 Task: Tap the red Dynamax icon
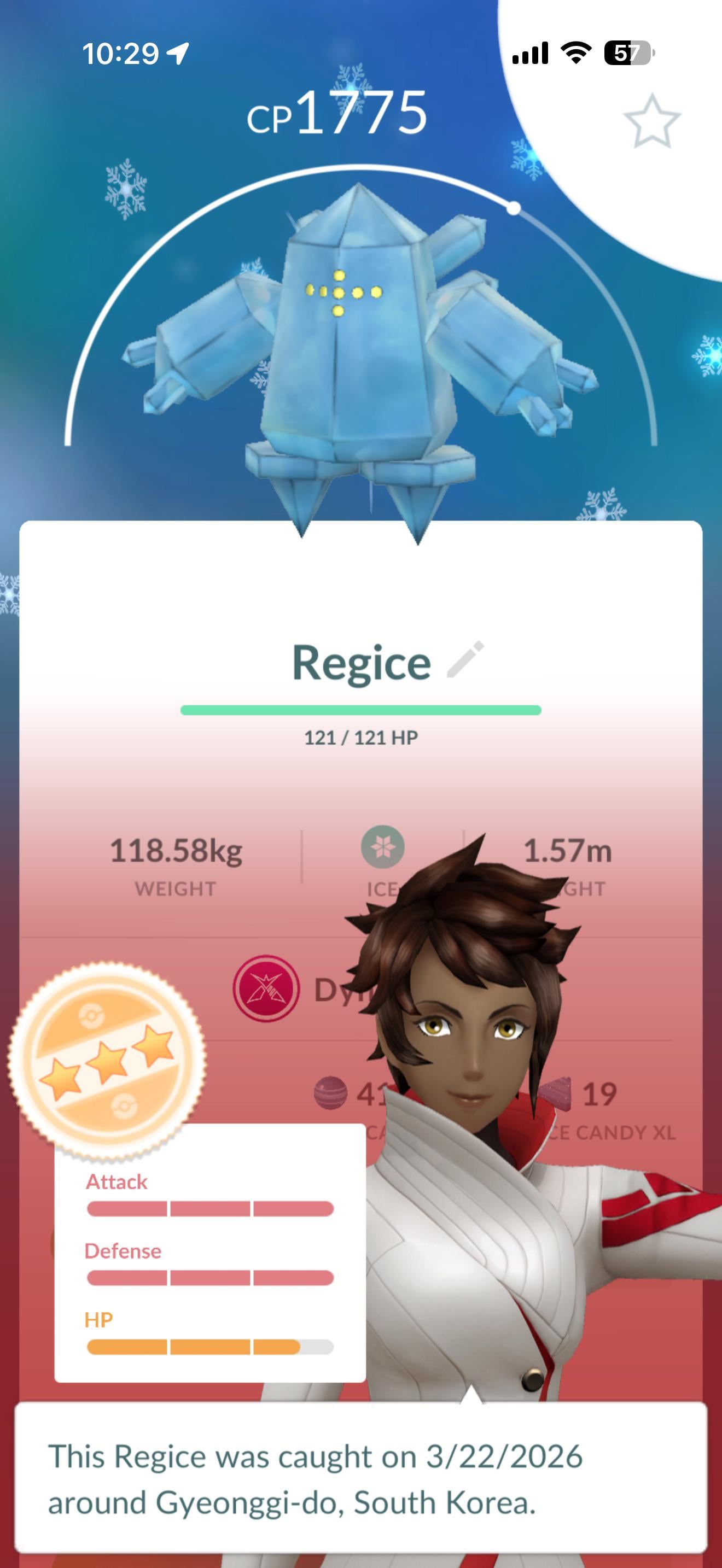coord(266,988)
